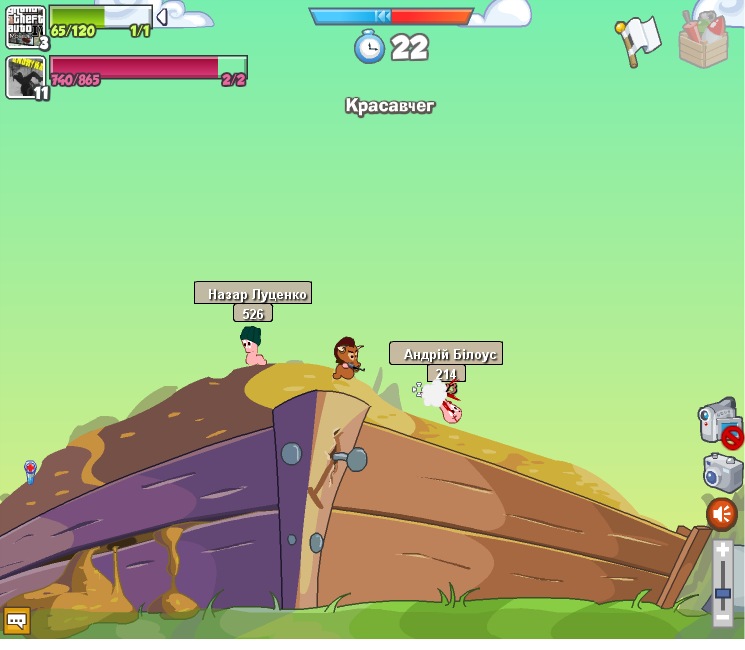The image size is (745, 650).
Task: Click the white surrender flag icon
Action: [639, 41]
